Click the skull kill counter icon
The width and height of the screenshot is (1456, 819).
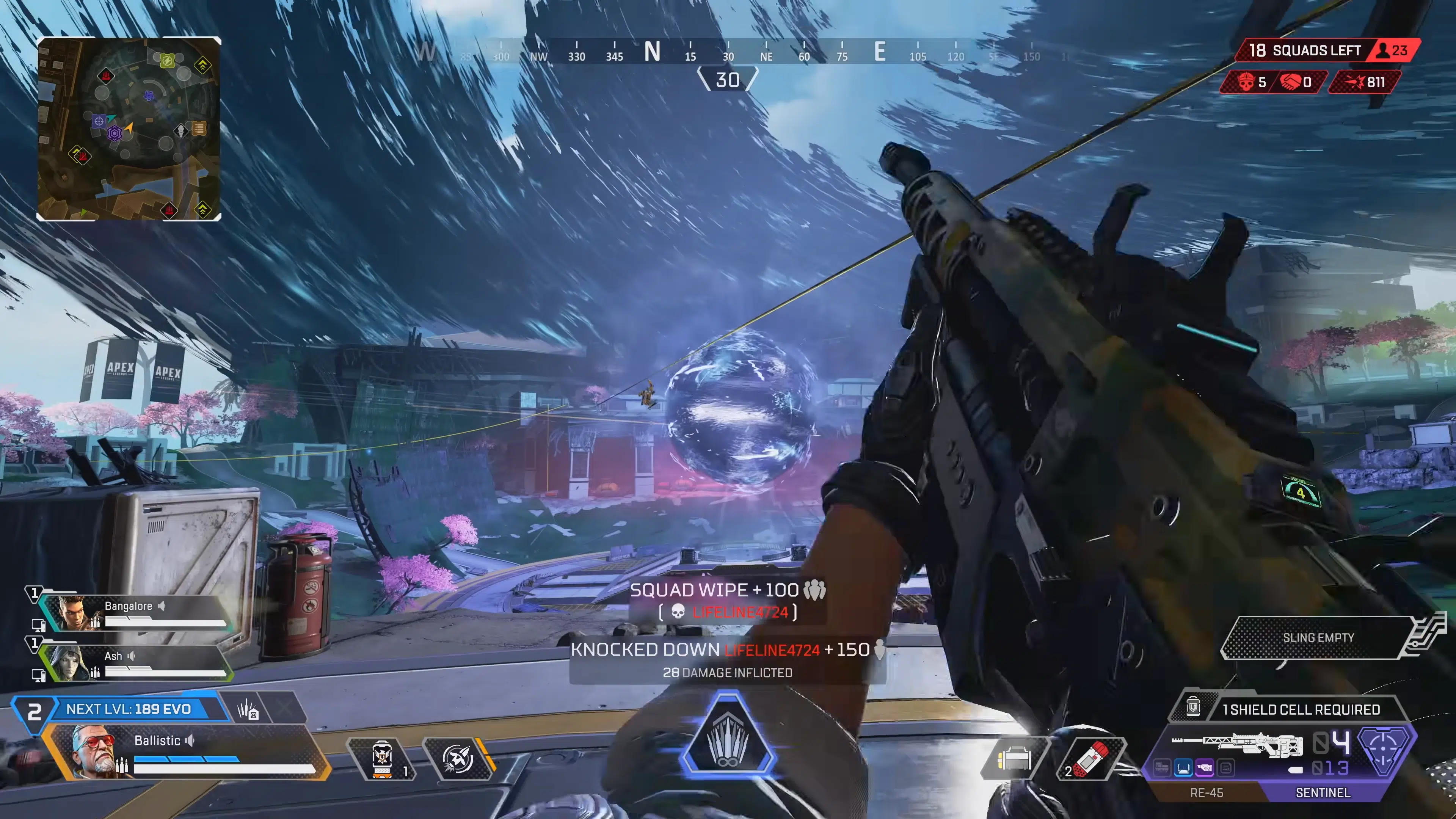tap(1247, 84)
